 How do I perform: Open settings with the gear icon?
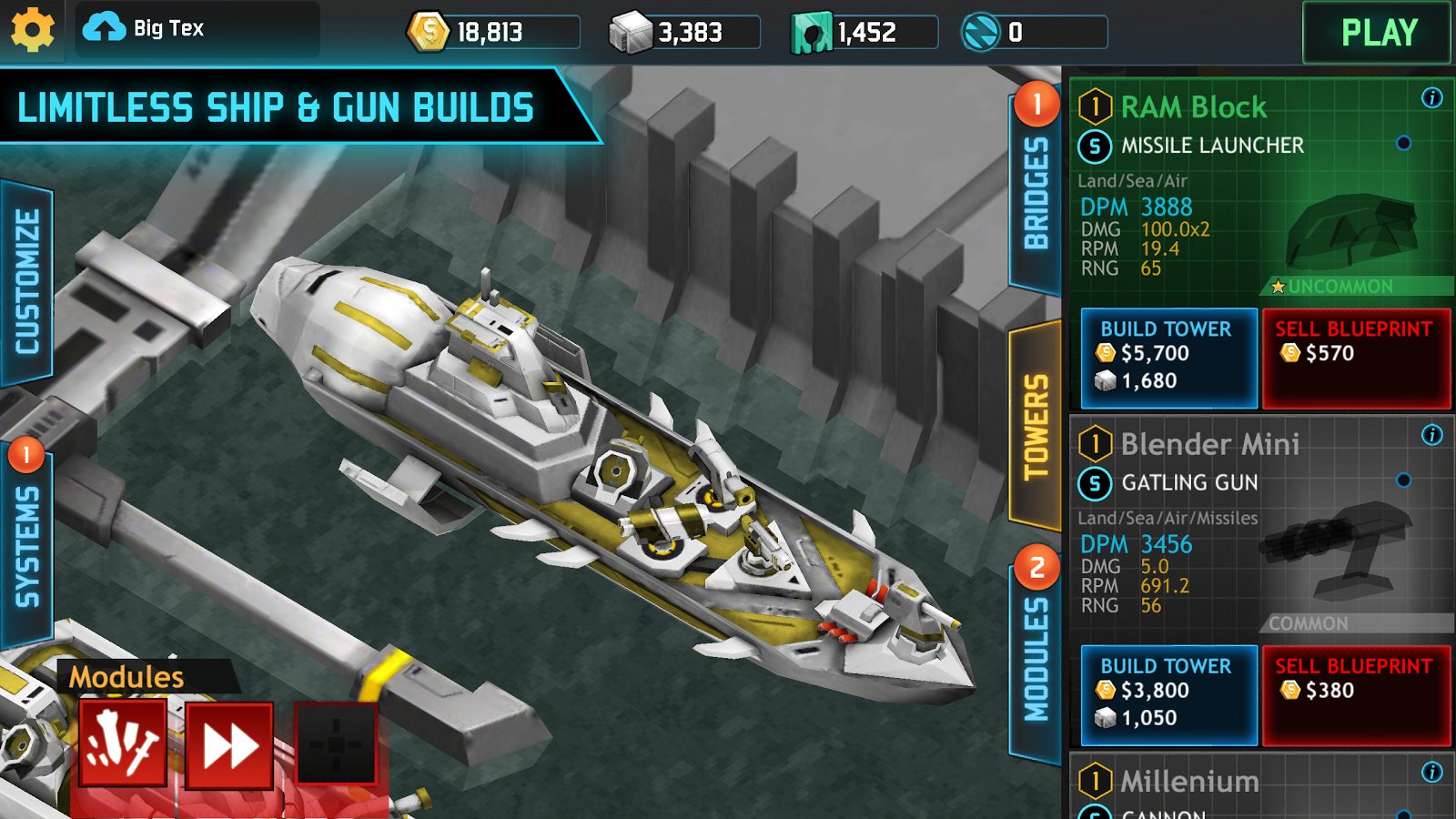click(x=33, y=31)
